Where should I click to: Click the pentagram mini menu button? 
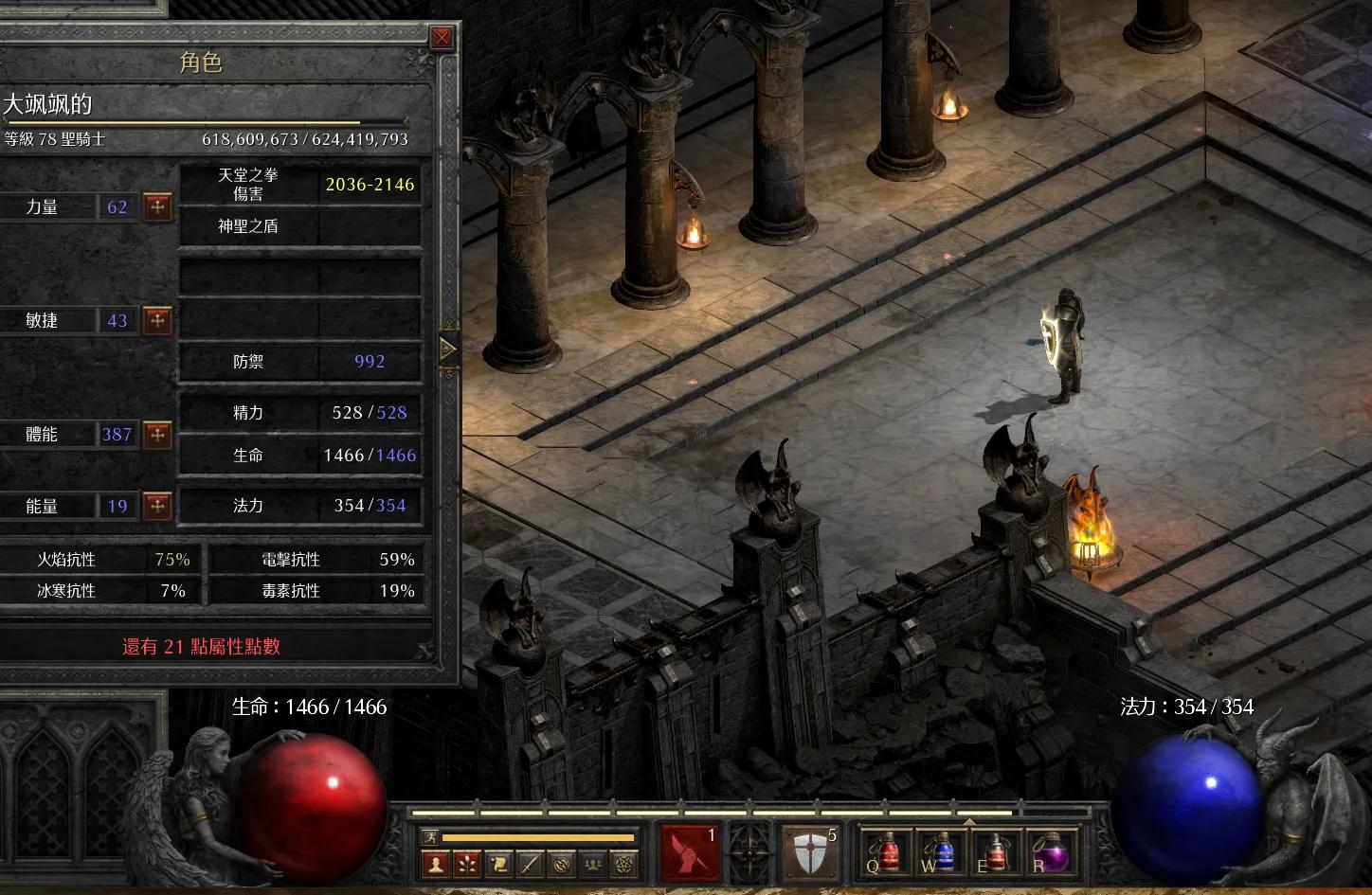[623, 864]
